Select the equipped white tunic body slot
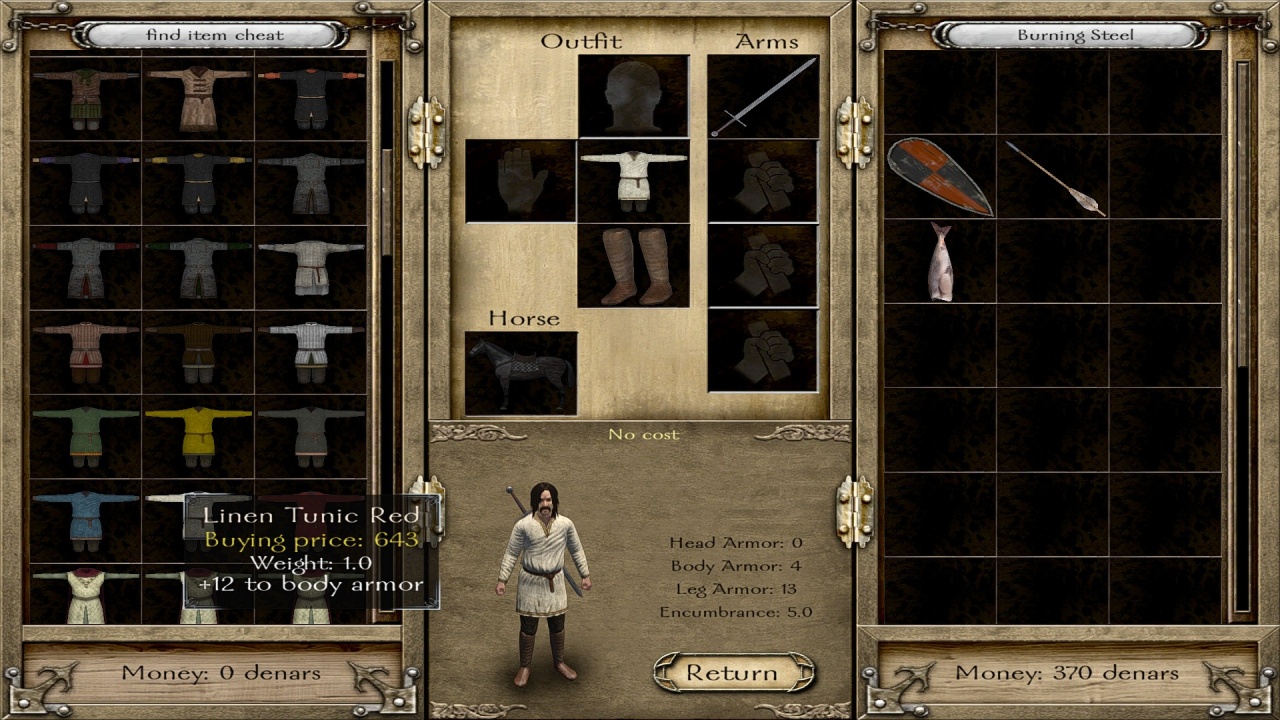1280x720 pixels. click(633, 181)
